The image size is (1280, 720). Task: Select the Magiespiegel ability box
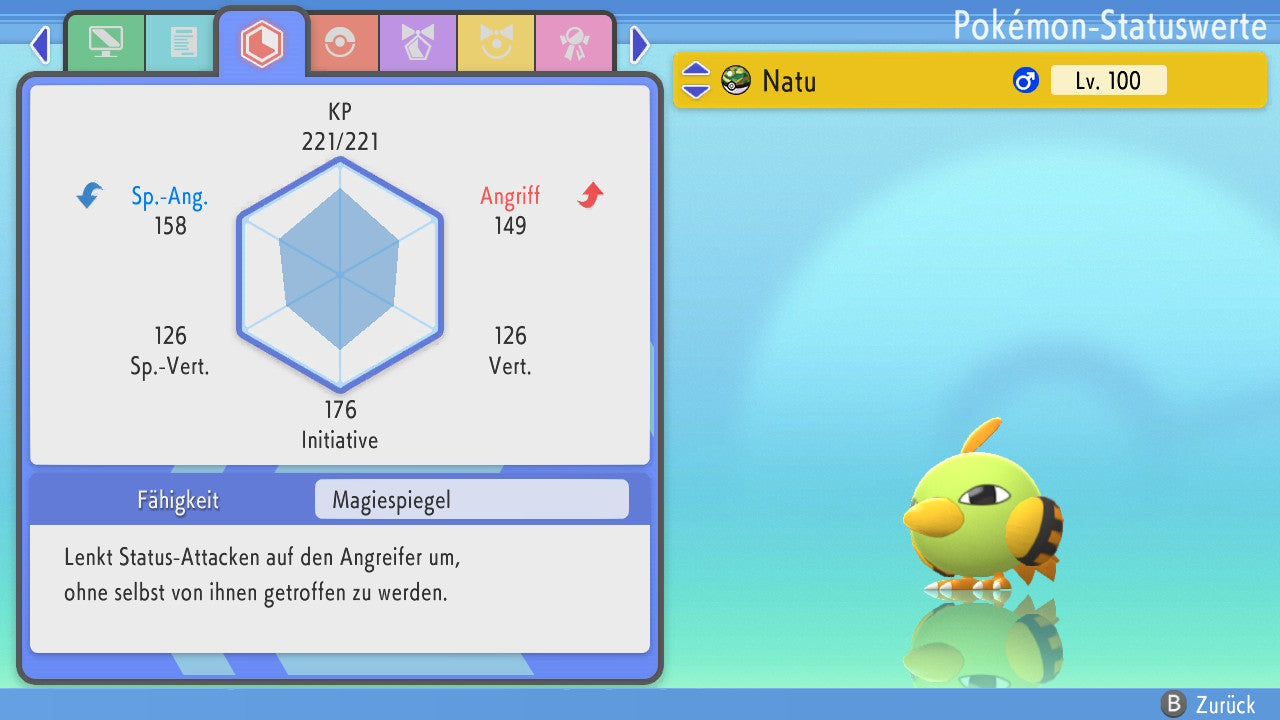(x=471, y=500)
